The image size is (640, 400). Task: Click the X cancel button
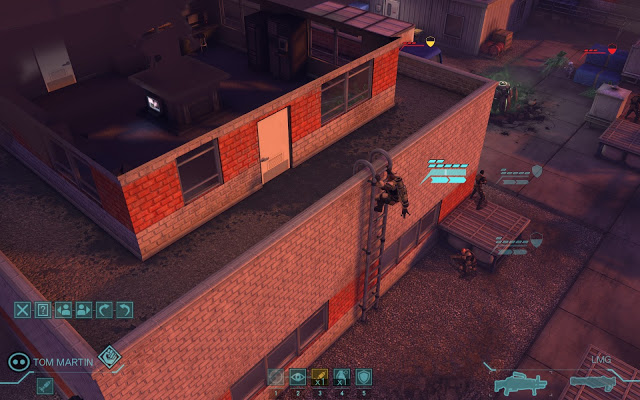(22, 310)
